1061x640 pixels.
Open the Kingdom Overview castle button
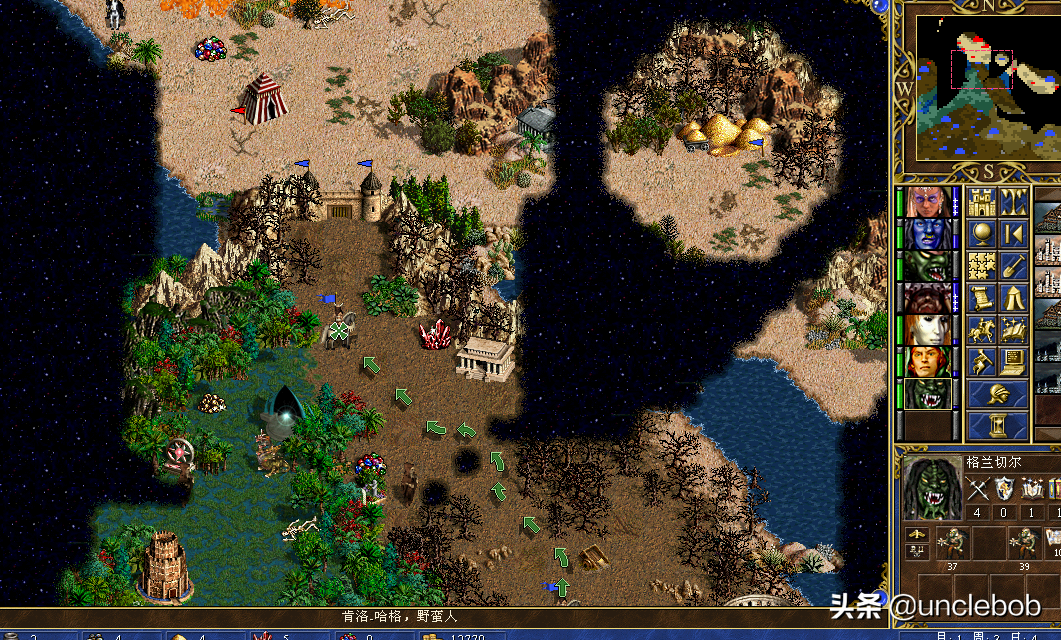point(981,203)
